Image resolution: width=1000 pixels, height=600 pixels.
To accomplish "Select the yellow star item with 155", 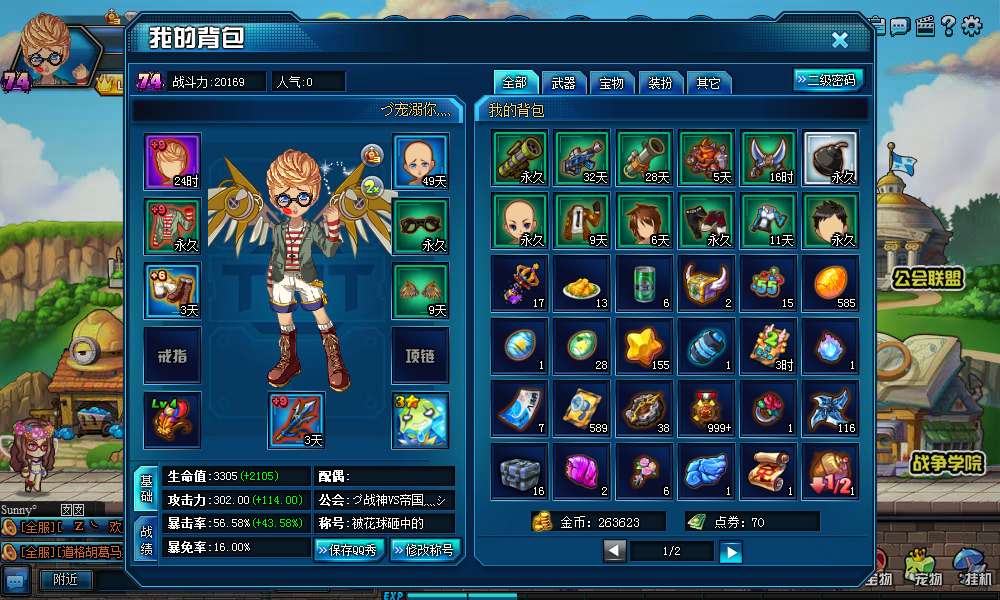I will 644,345.
